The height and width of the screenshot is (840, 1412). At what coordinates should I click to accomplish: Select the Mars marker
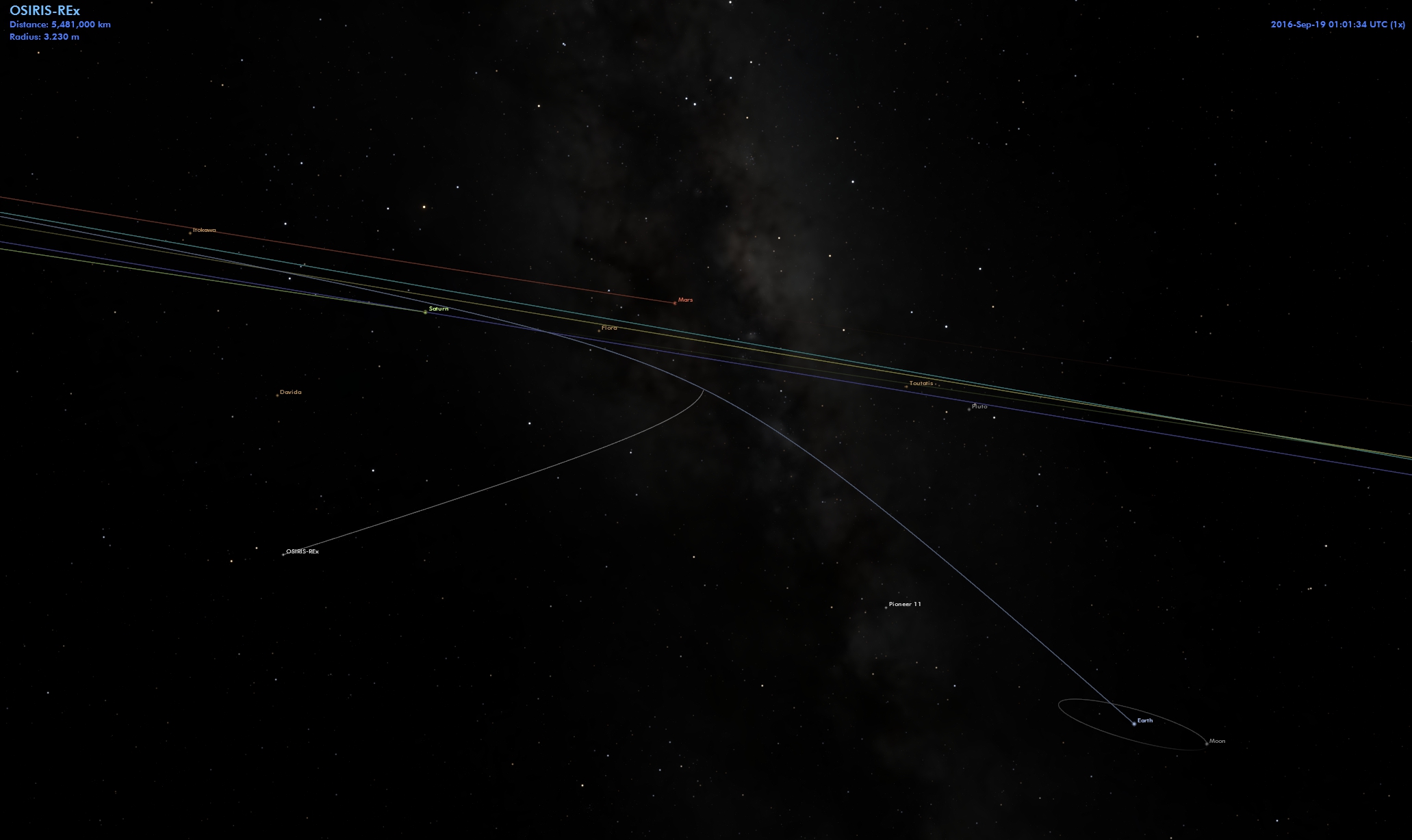pos(675,302)
